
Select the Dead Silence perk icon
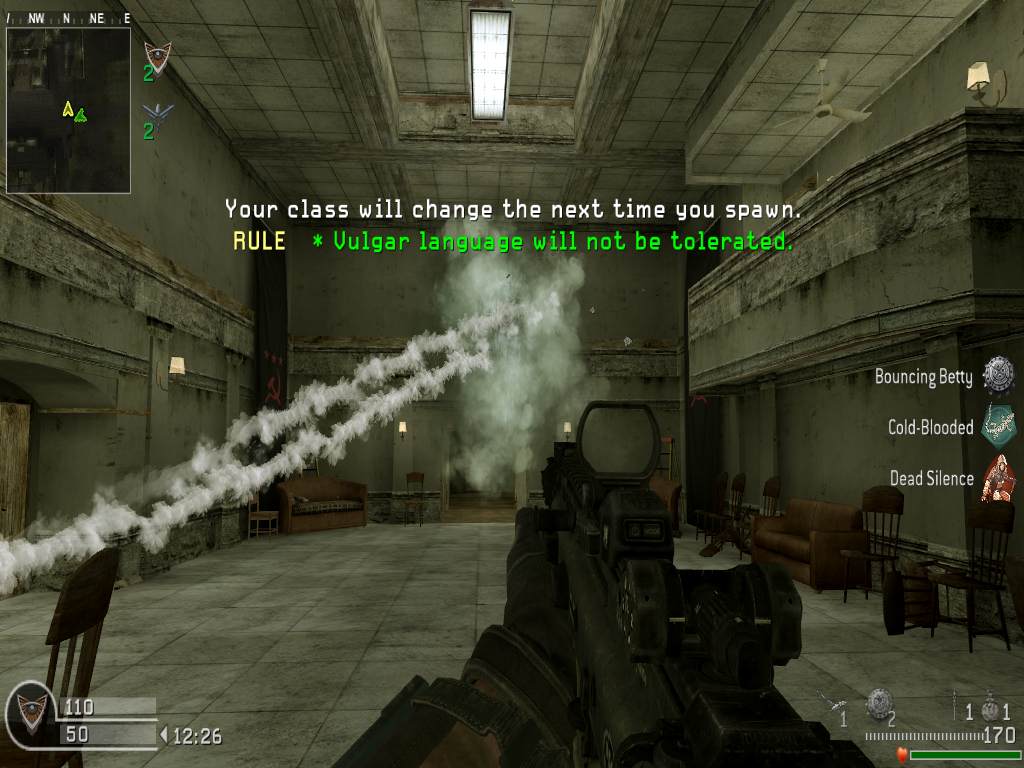tap(997, 477)
